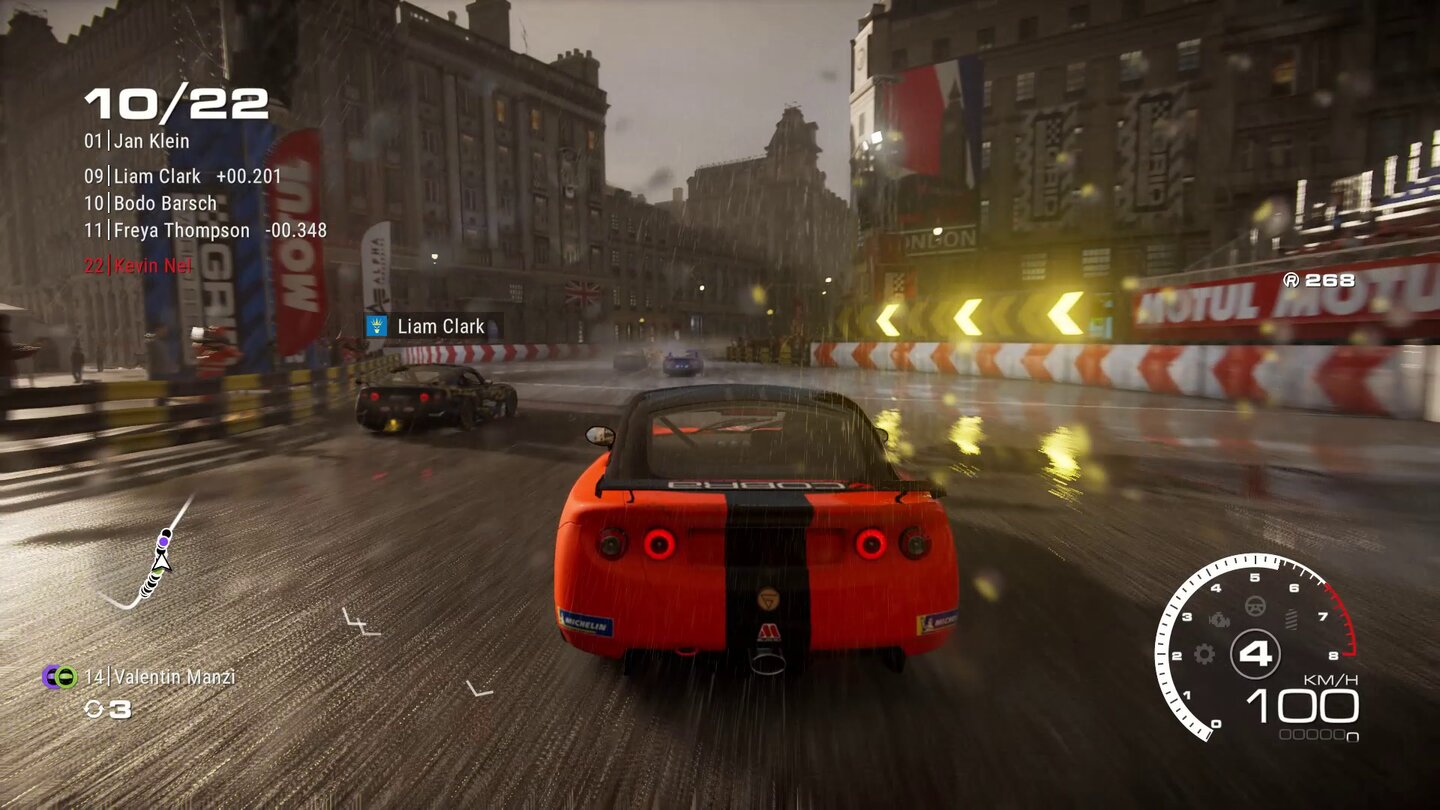Click the traction control icon in the dial
This screenshot has width=1440, height=810.
pos(1291,619)
